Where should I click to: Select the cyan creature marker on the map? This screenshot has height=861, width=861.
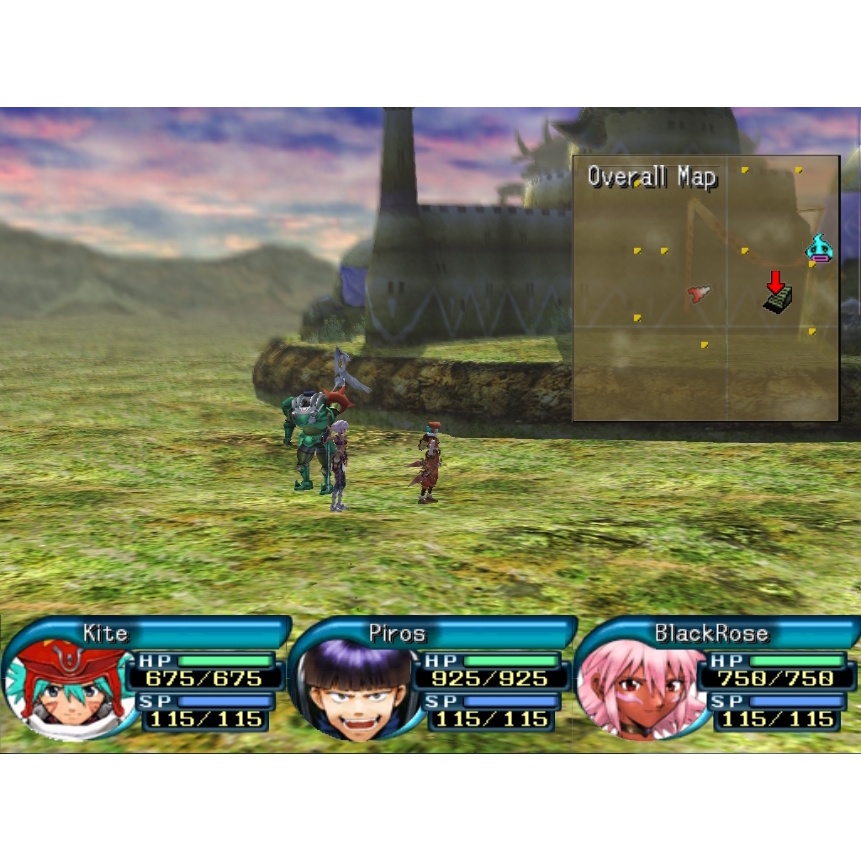(819, 247)
